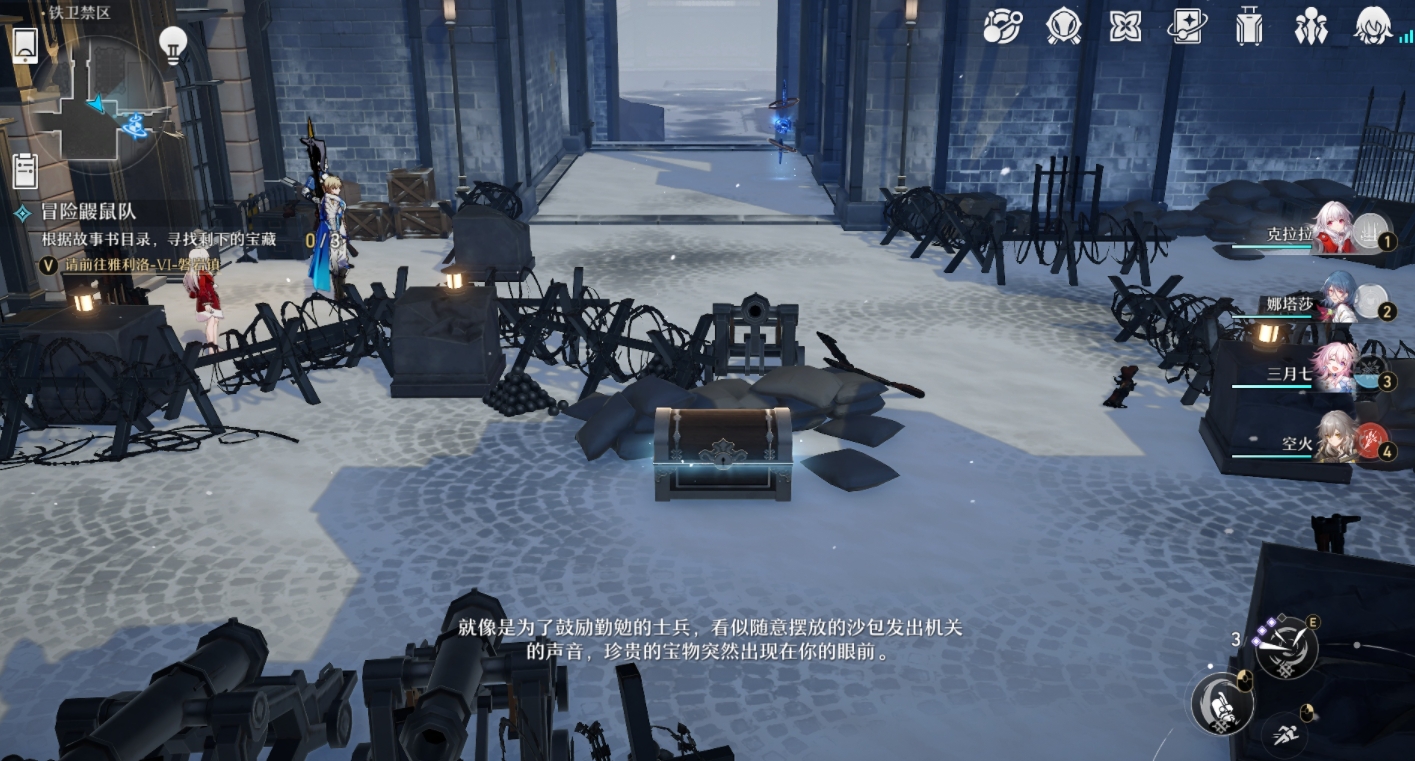
Task: Select the 冒险鼹鼠队 quest tracker
Action: [88, 212]
